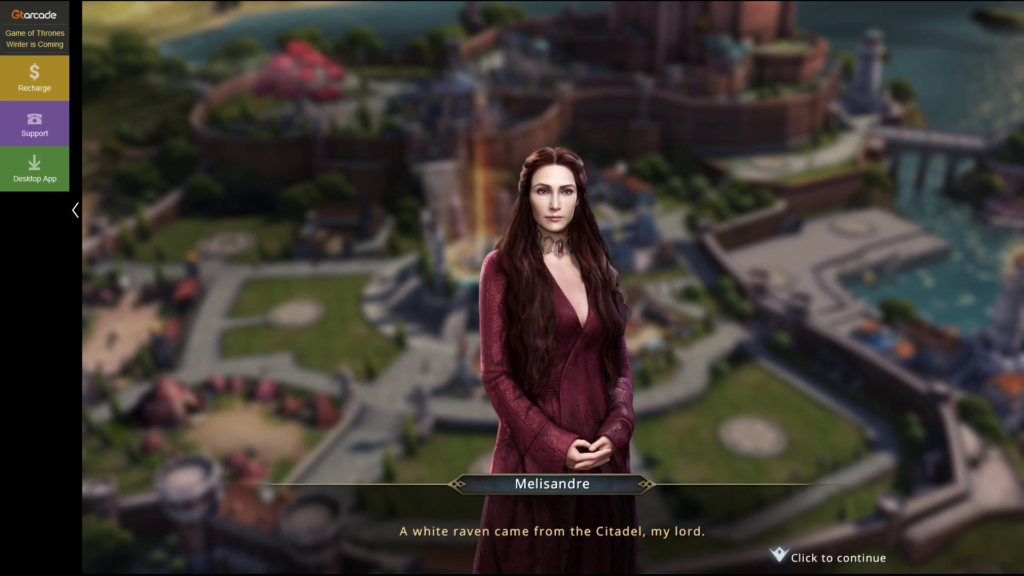Image resolution: width=1024 pixels, height=576 pixels.
Task: Collapse the GTarcade sidebar arrow
Action: tap(75, 210)
